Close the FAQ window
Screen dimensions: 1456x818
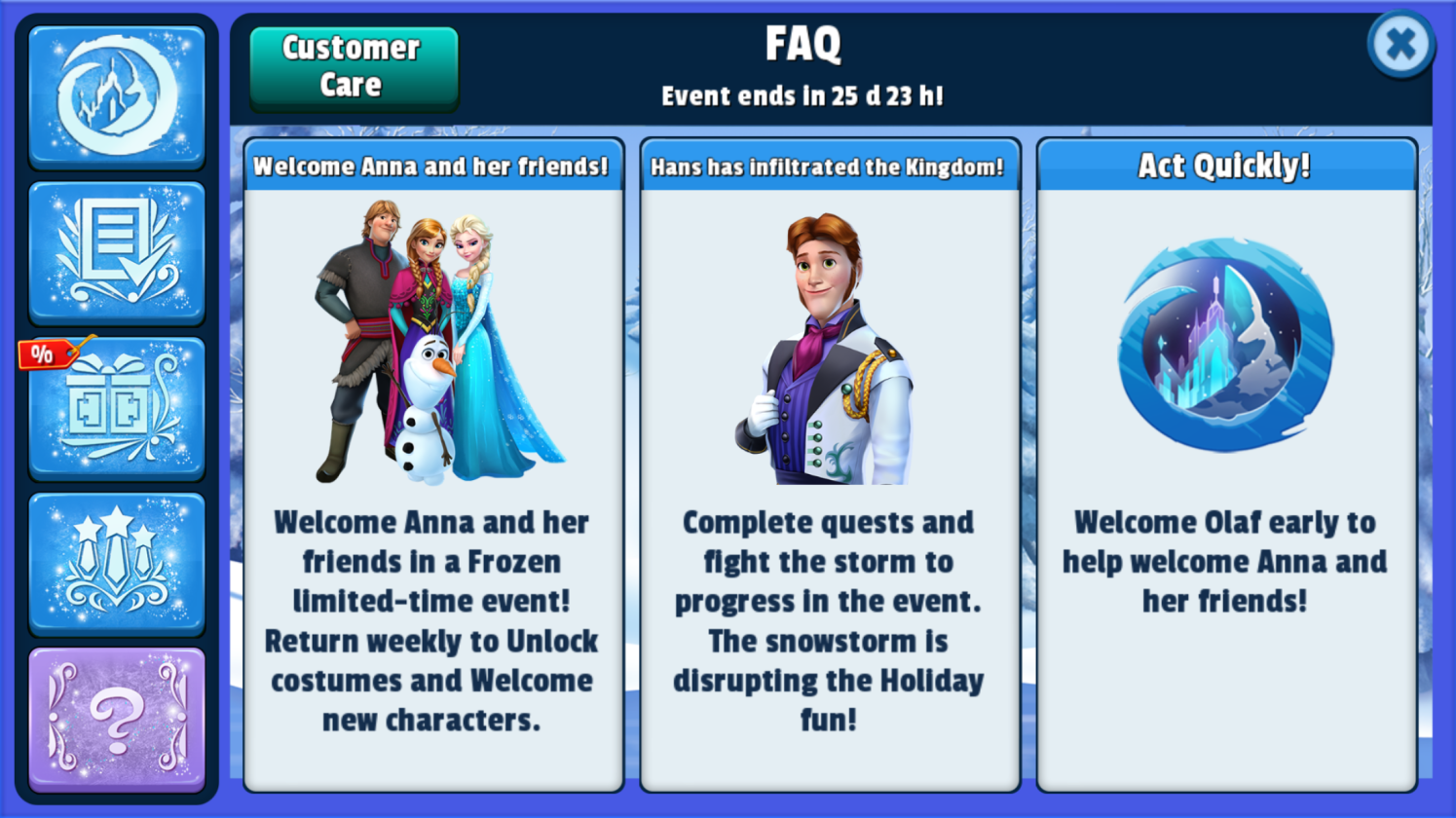pos(1400,44)
